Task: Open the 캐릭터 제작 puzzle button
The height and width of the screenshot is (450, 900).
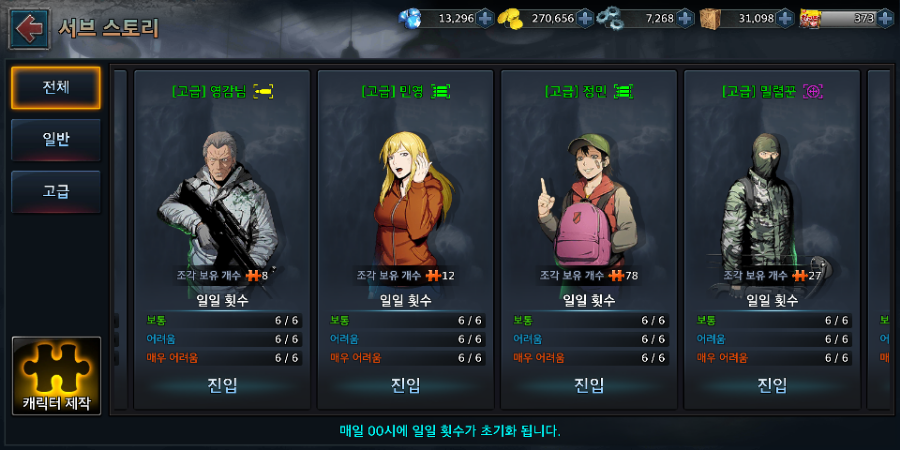Action: click(x=56, y=377)
